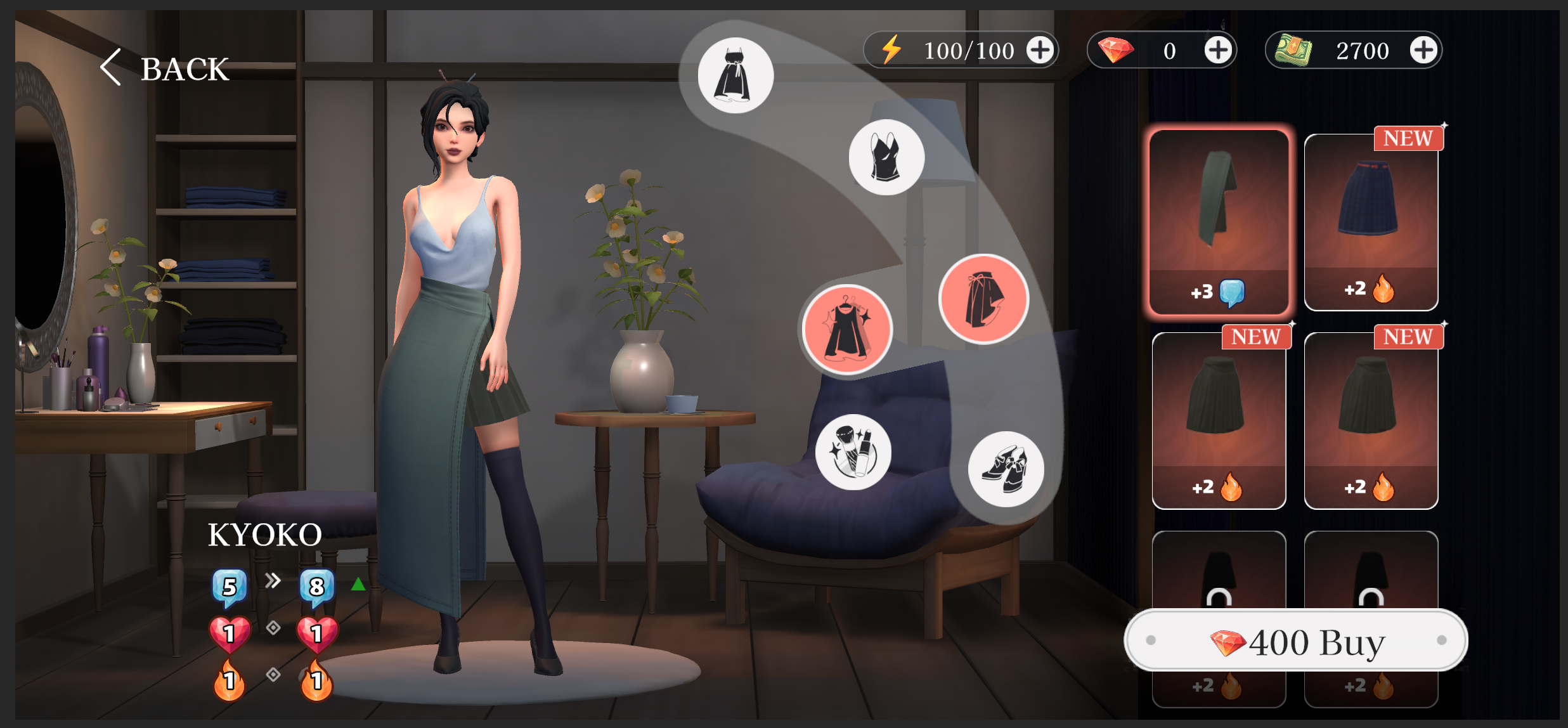This screenshot has height=728, width=1568.
Task: Add energy with the plus button
Action: [1039, 49]
